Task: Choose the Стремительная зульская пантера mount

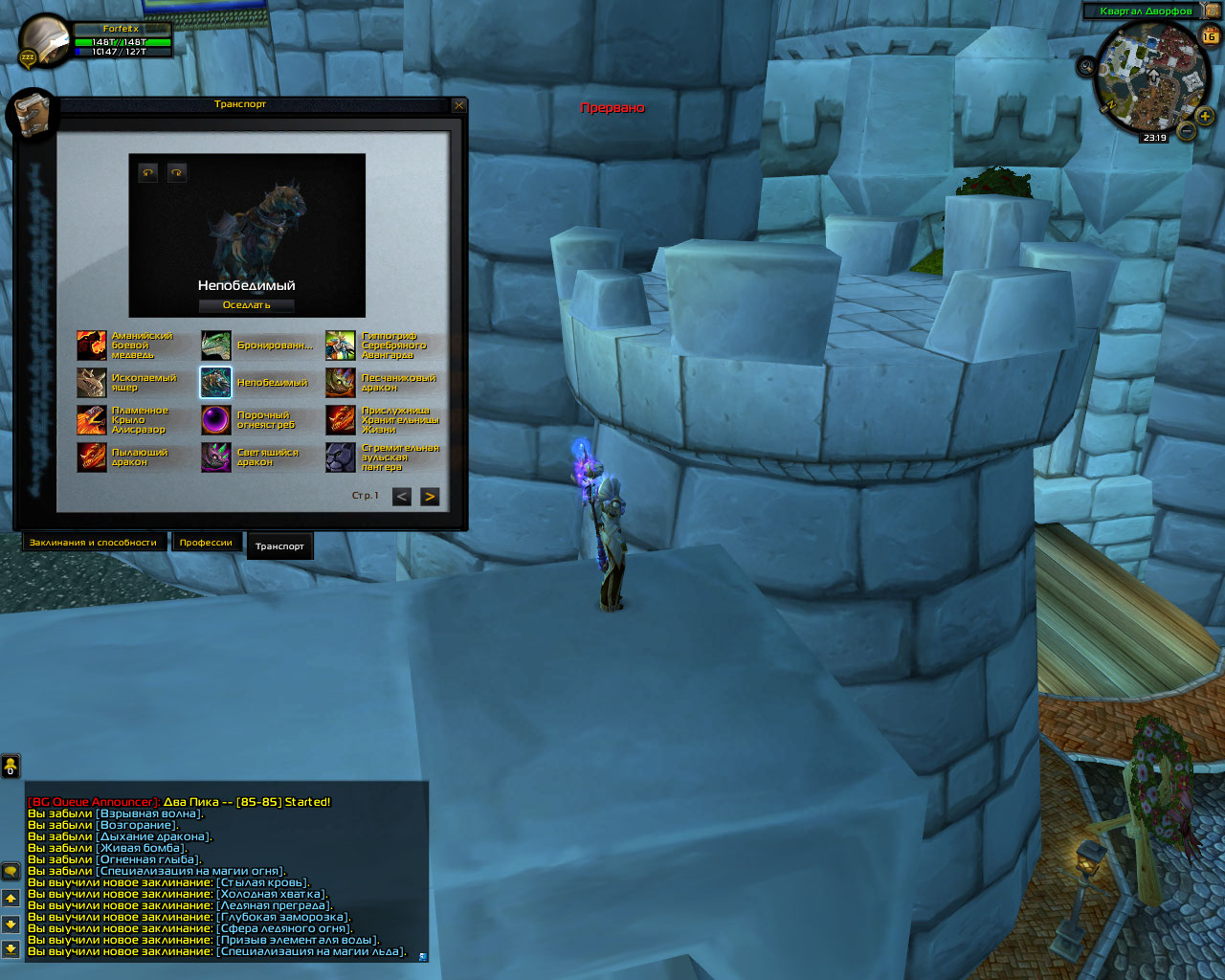Action: coord(341,457)
